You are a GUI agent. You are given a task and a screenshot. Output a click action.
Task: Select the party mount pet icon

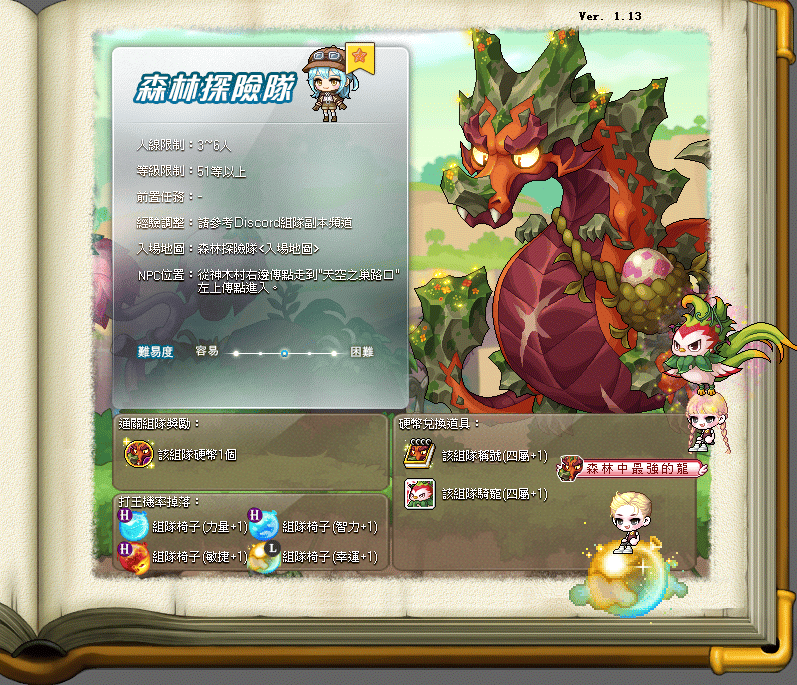tap(418, 494)
